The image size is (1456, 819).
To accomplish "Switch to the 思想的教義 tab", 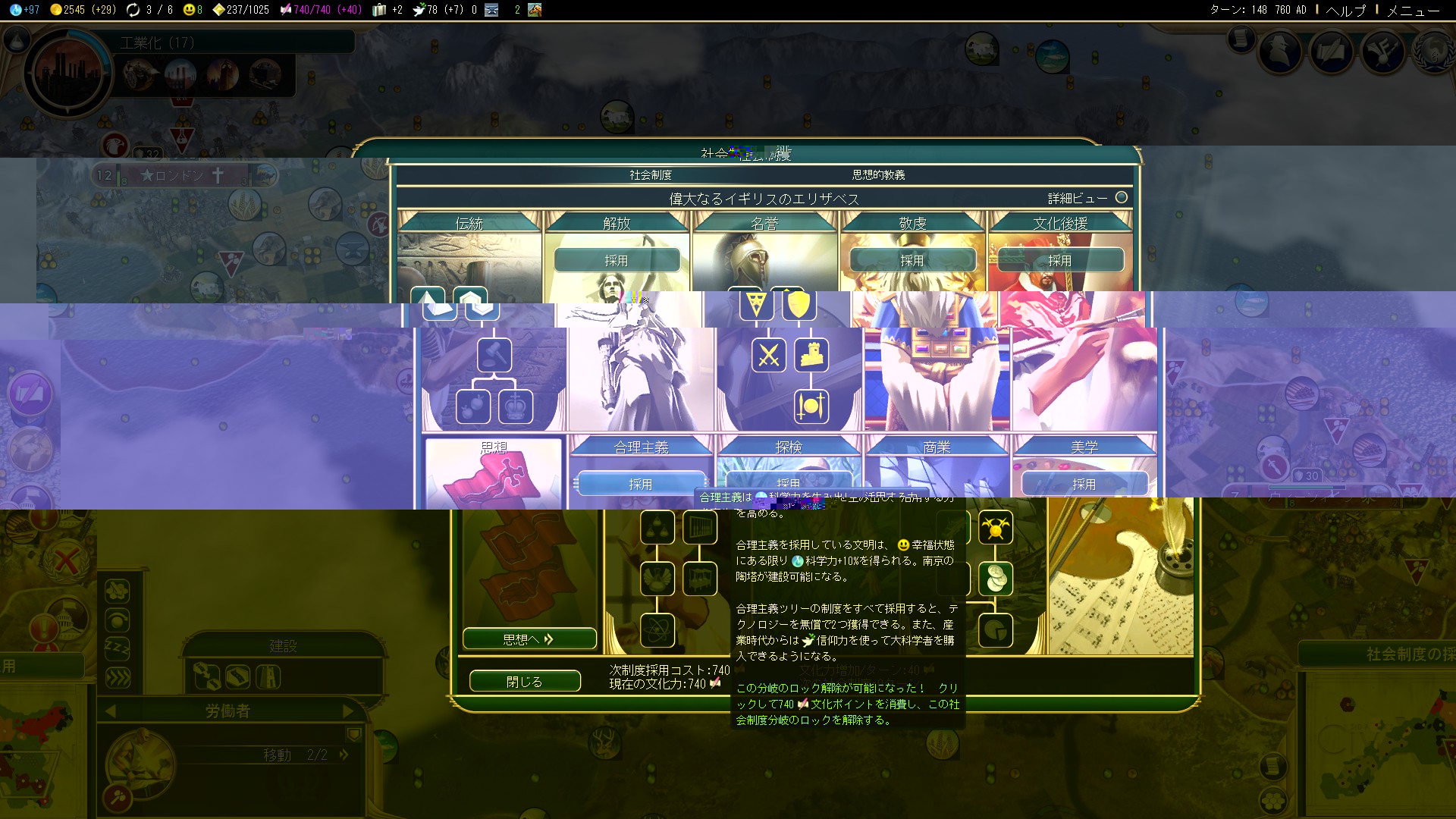I will [878, 175].
